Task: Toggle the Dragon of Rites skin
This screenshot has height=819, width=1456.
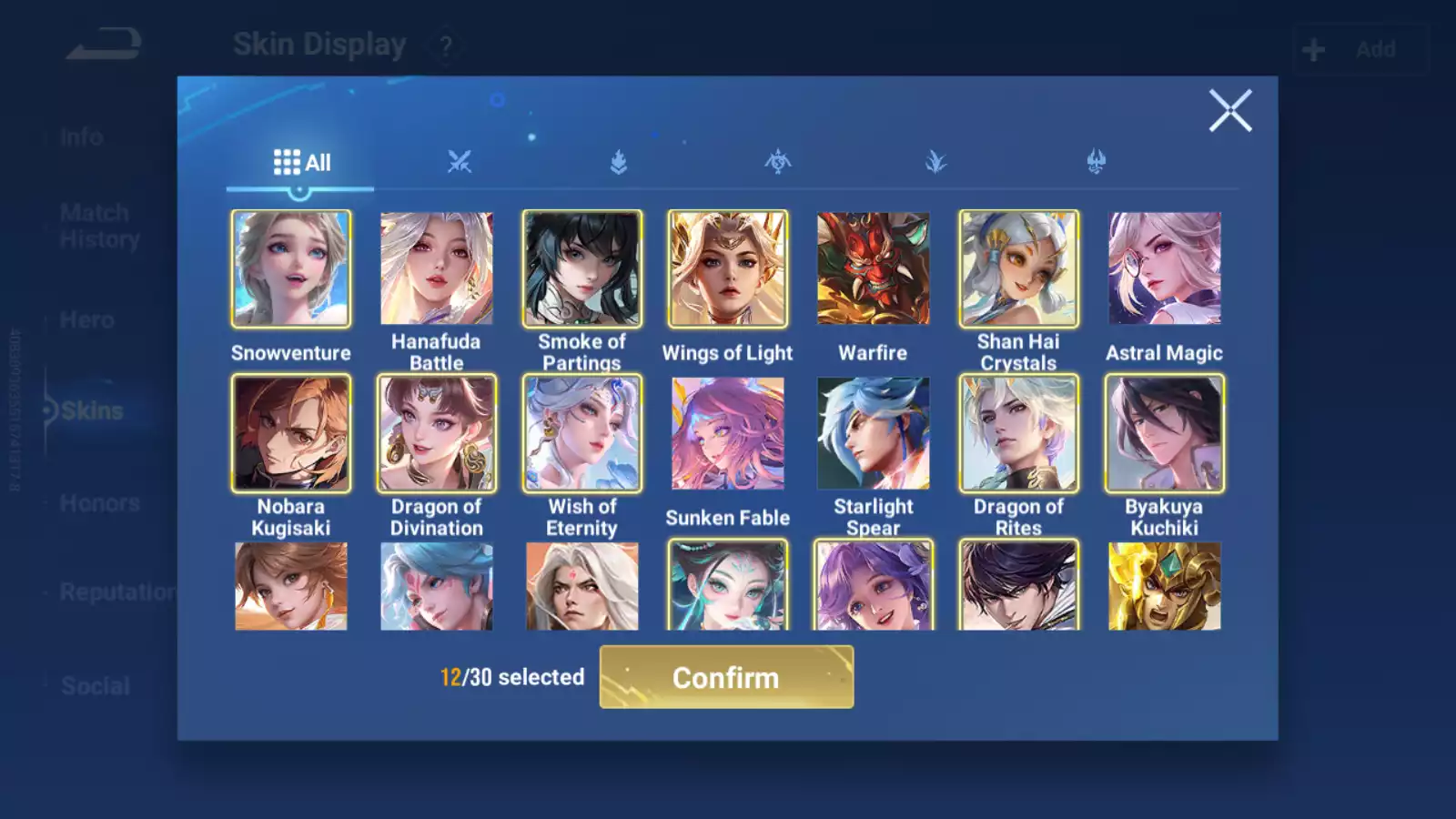Action: point(1018,433)
